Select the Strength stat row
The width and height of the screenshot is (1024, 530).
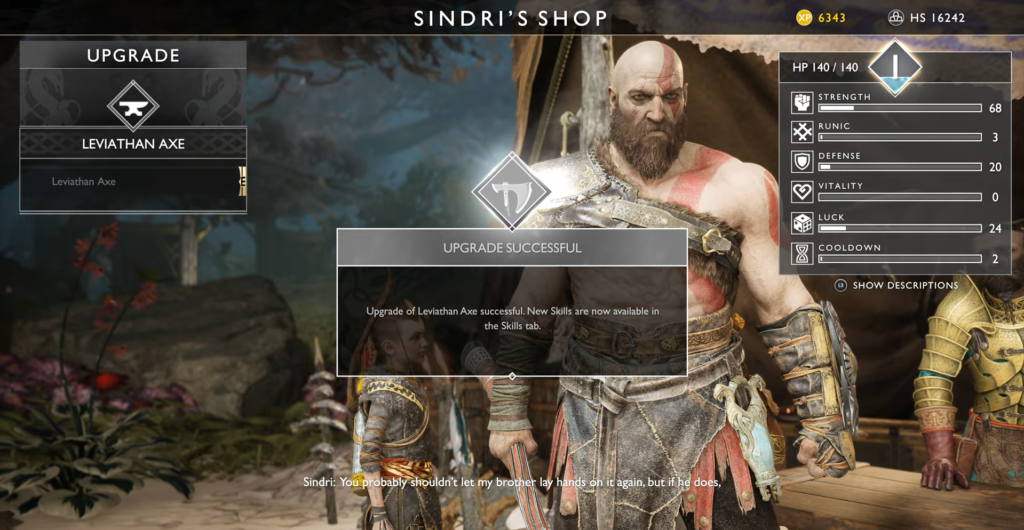pos(895,102)
